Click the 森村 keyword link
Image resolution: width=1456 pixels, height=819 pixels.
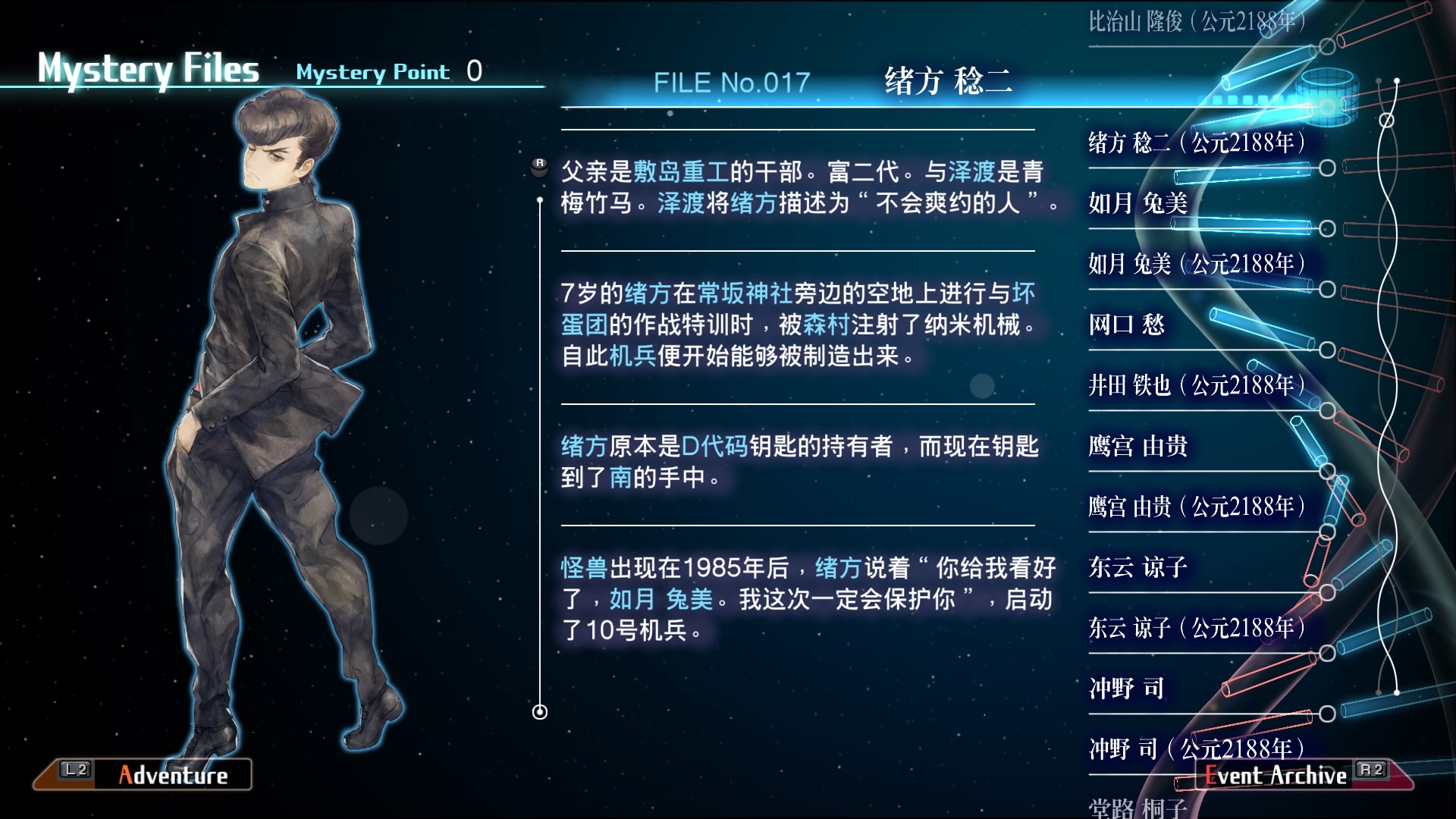[x=826, y=325]
